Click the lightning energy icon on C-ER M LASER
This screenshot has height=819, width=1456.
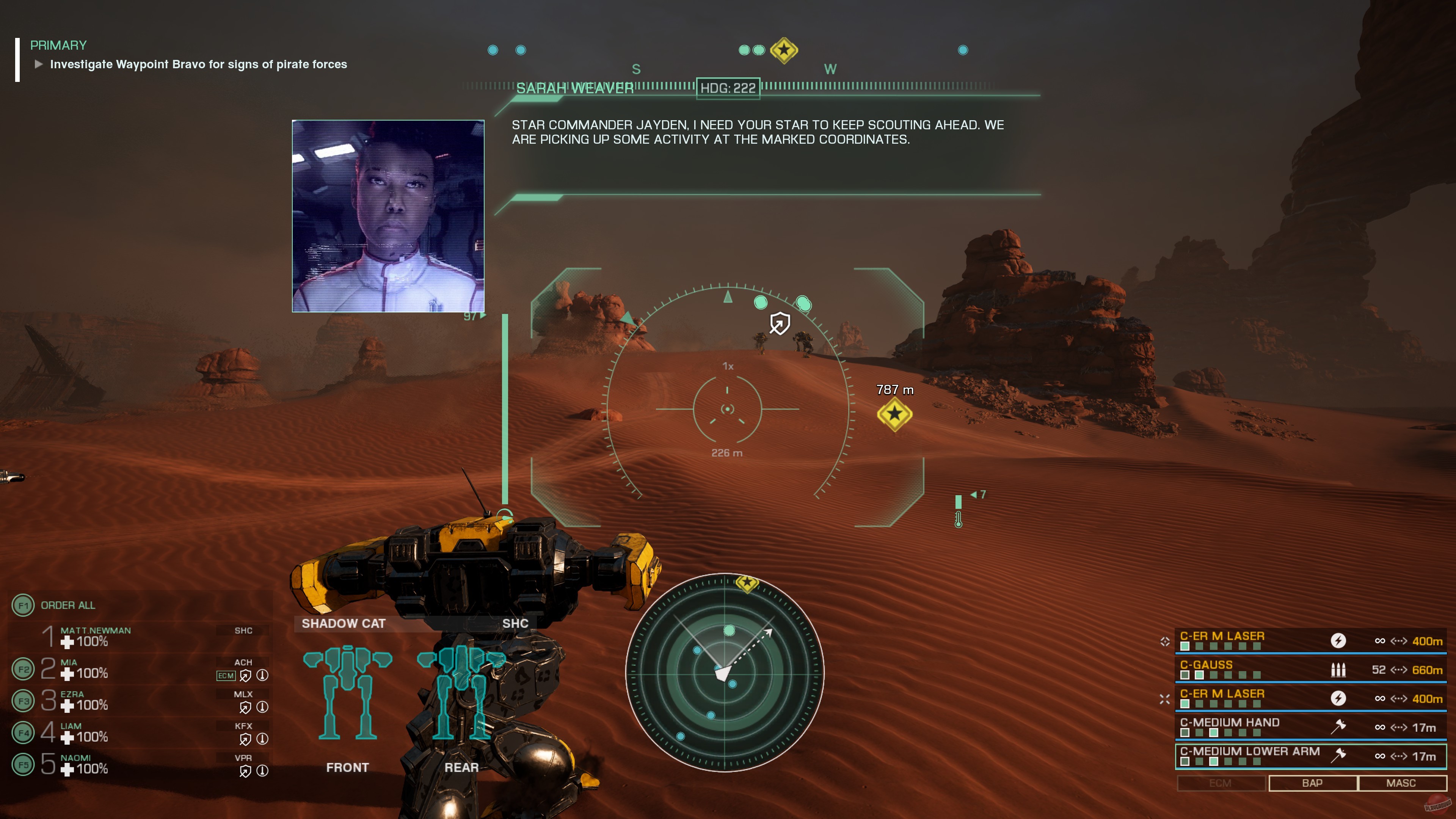[x=1339, y=641]
